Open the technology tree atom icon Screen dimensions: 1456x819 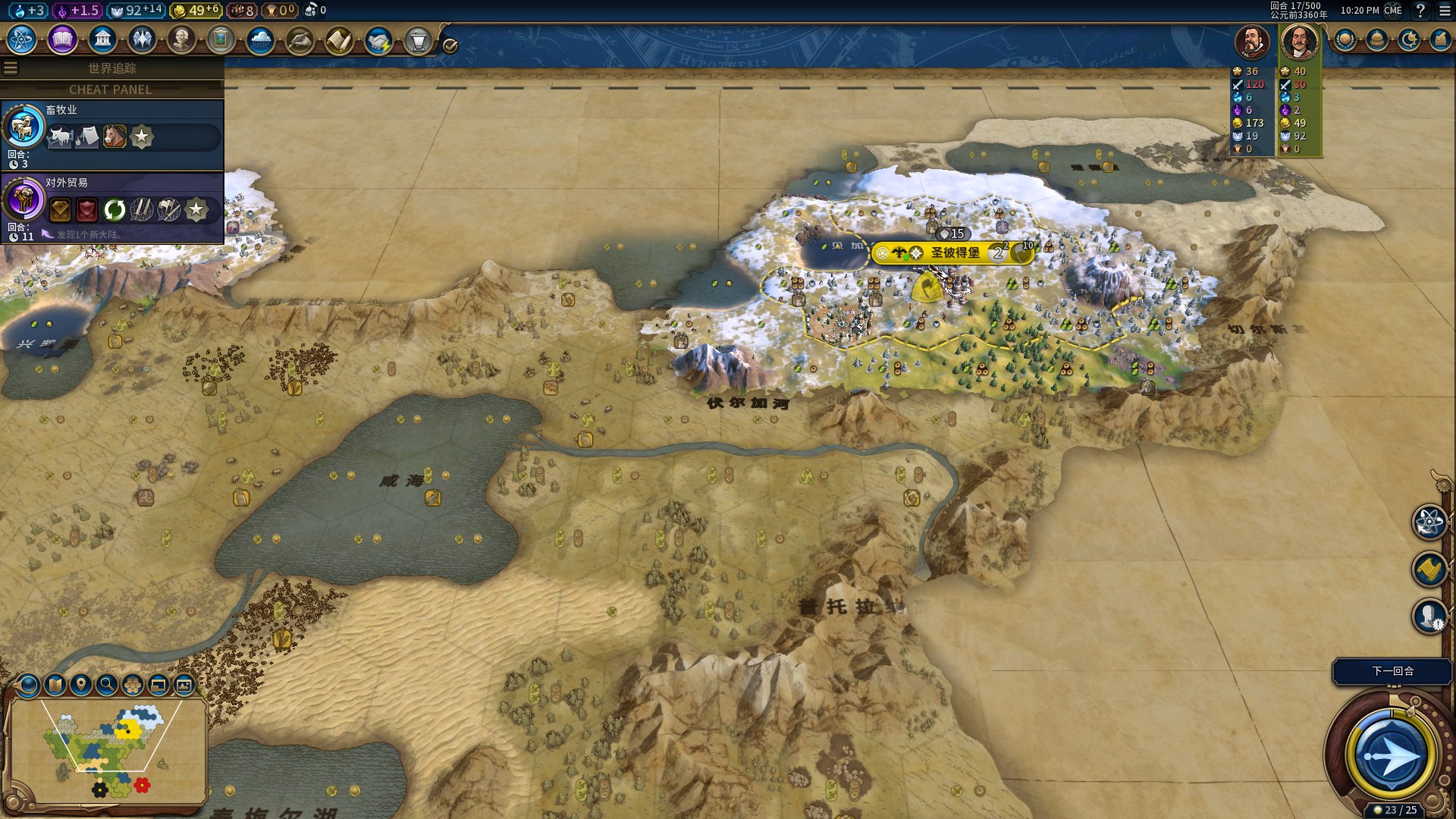pos(22,39)
